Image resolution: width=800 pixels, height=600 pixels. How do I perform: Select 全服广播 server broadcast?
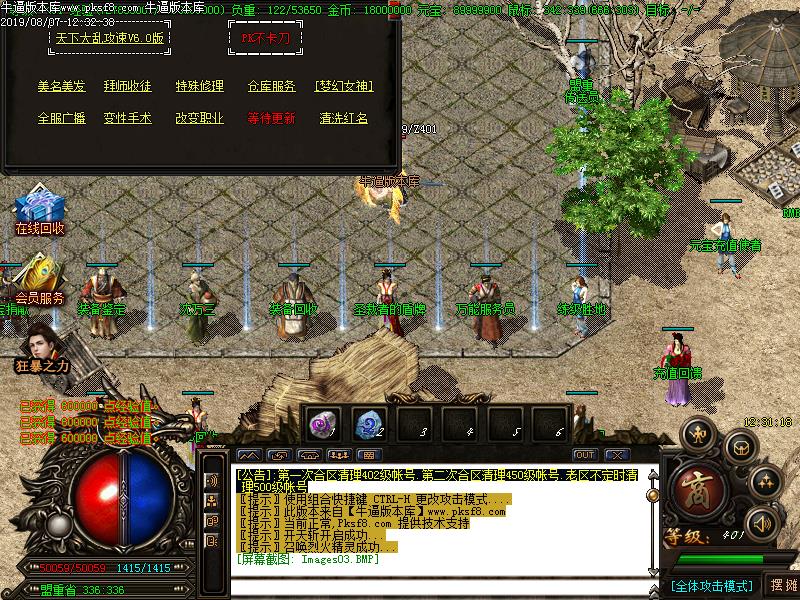61,118
